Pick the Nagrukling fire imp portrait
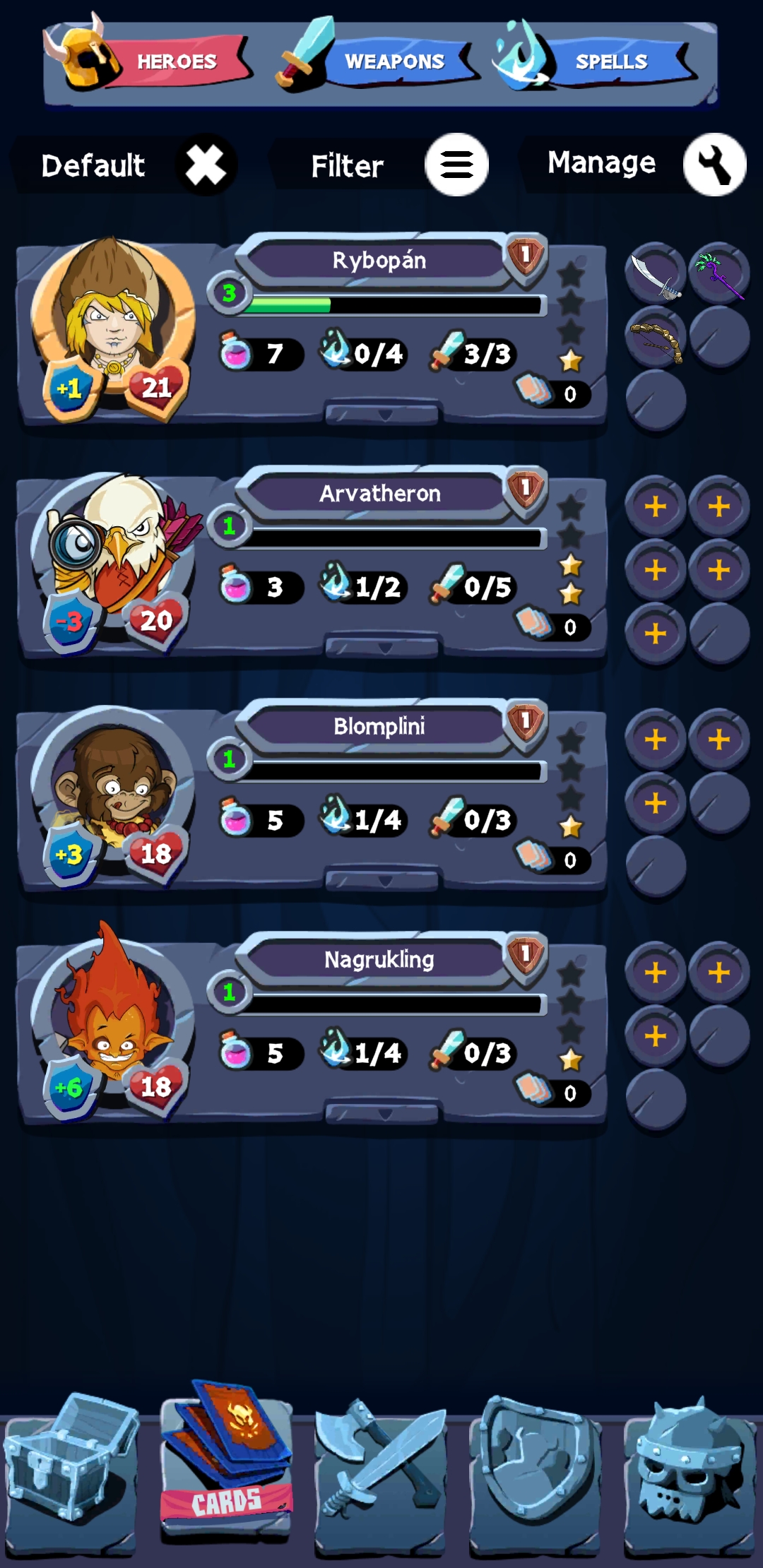763x1568 pixels. click(113, 1017)
